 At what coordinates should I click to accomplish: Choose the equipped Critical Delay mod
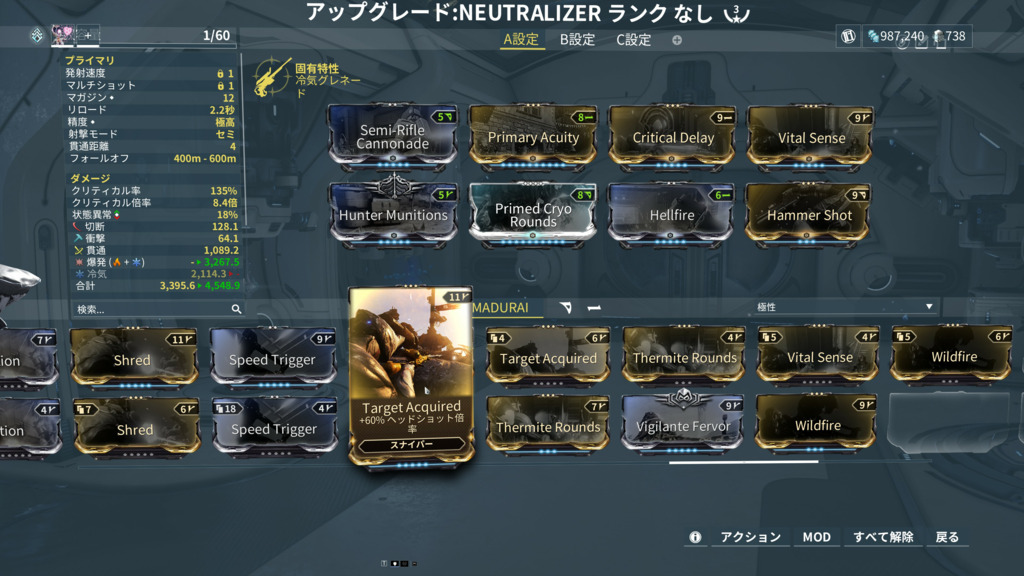point(673,137)
